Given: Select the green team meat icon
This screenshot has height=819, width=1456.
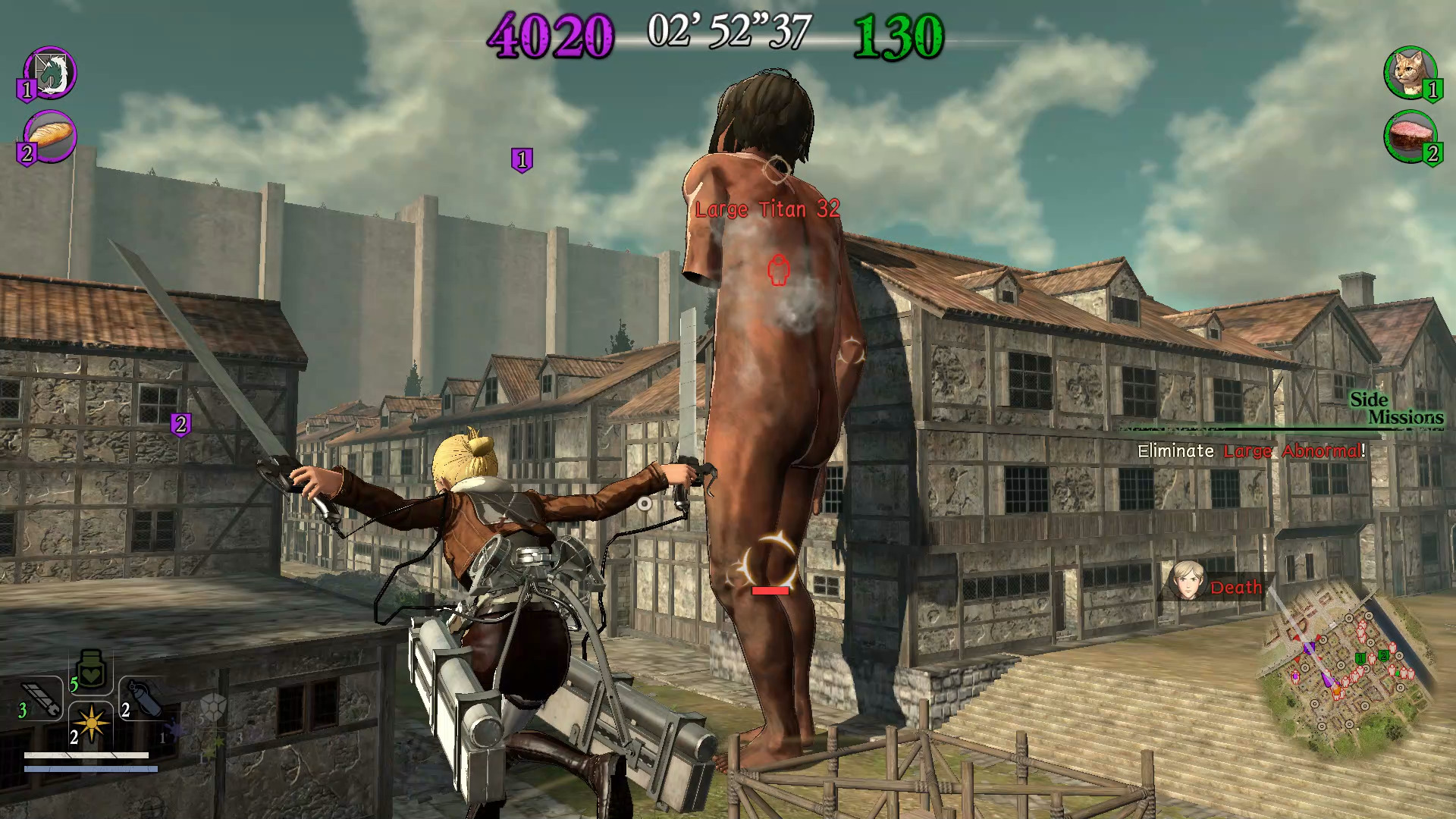Looking at the screenshot, I should point(1410,136).
